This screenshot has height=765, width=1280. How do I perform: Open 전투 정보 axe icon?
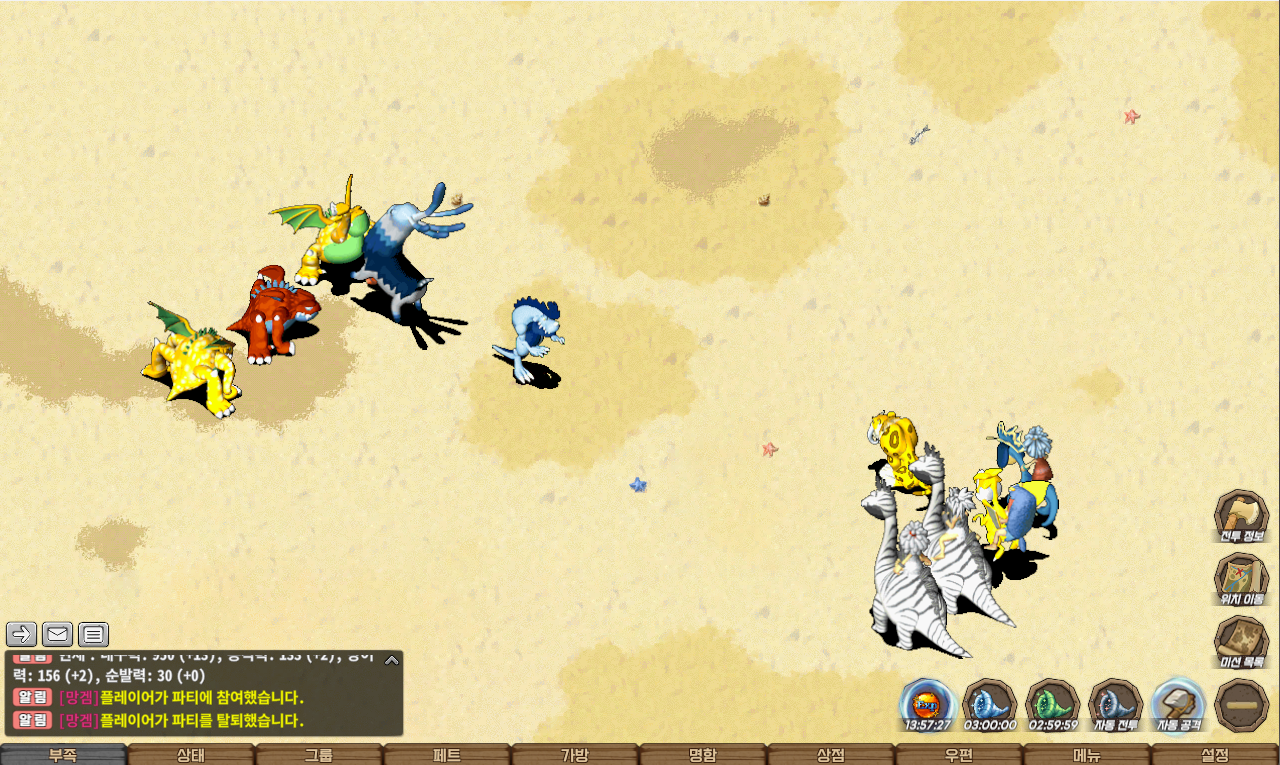[x=1241, y=516]
